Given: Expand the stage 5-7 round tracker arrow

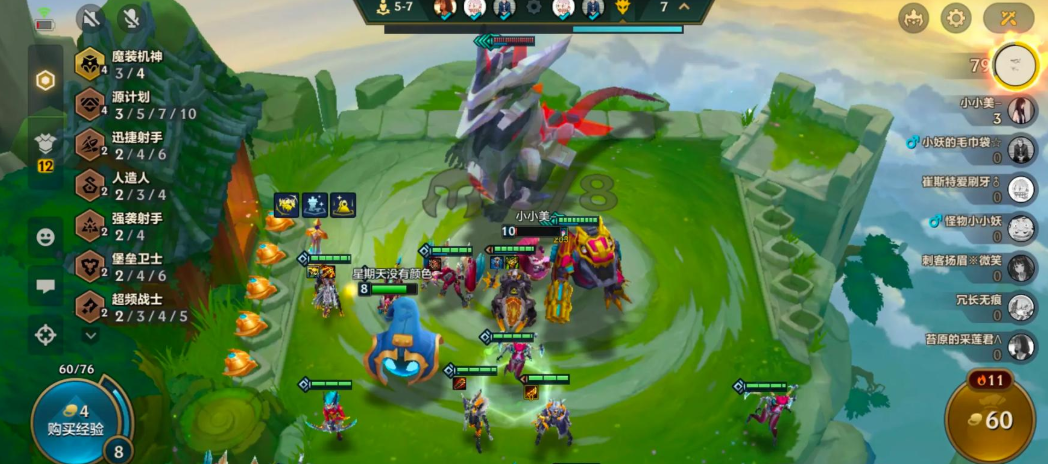Looking at the screenshot, I should [x=685, y=8].
